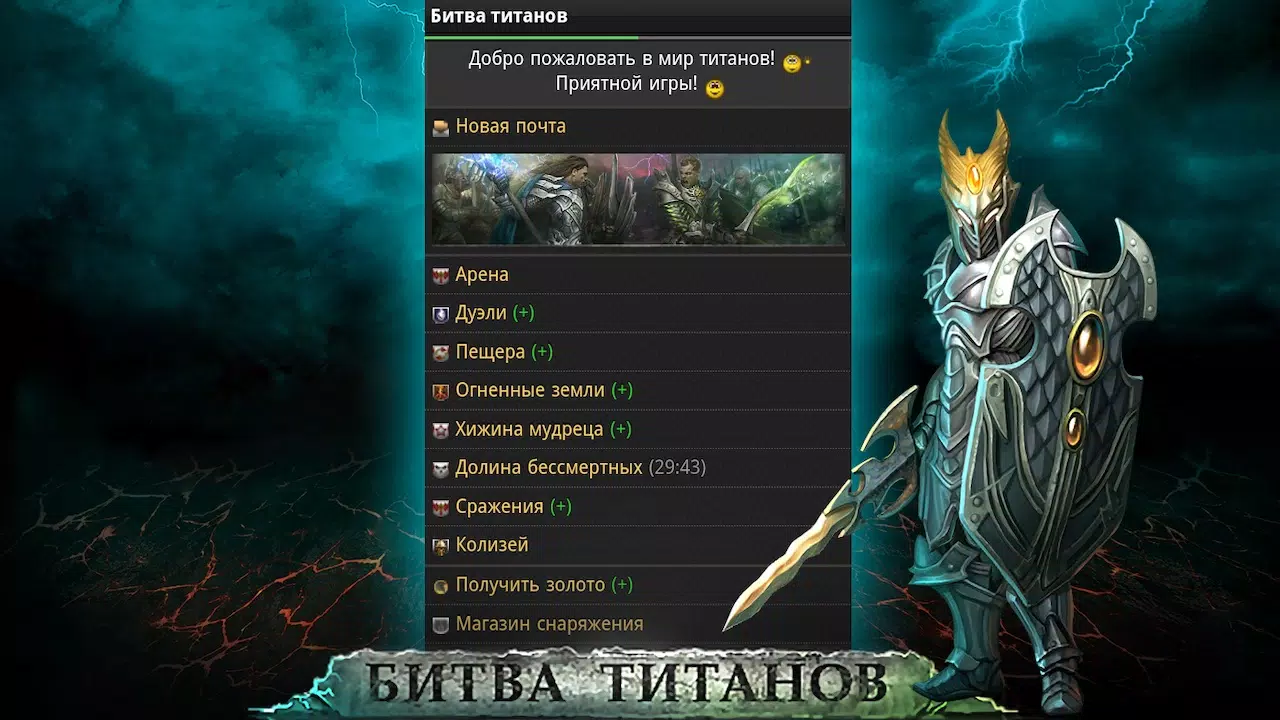Click the gold coin icon for Получить золото

pyautogui.click(x=439, y=584)
